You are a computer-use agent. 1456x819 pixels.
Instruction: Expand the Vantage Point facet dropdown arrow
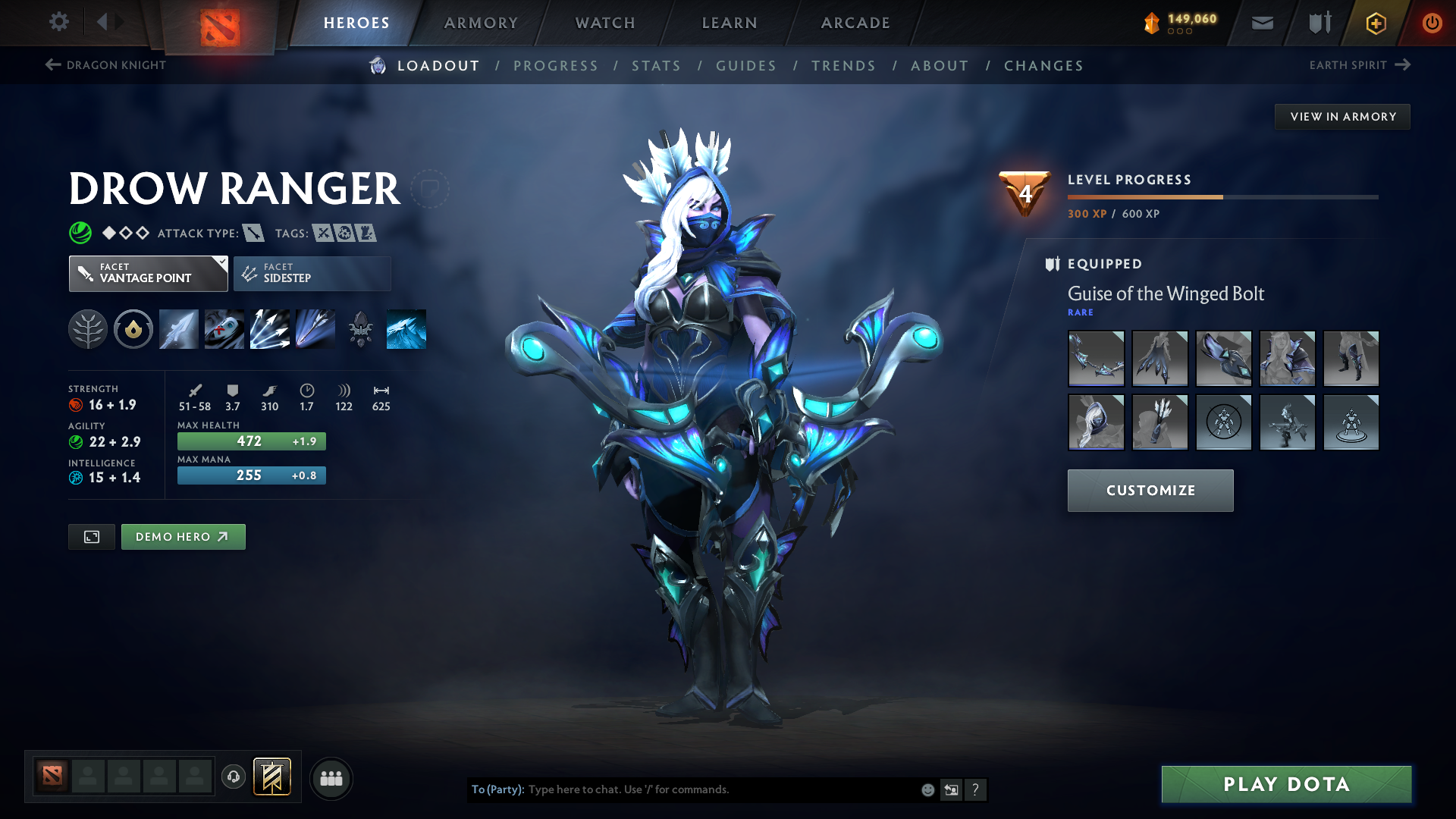pos(221,263)
